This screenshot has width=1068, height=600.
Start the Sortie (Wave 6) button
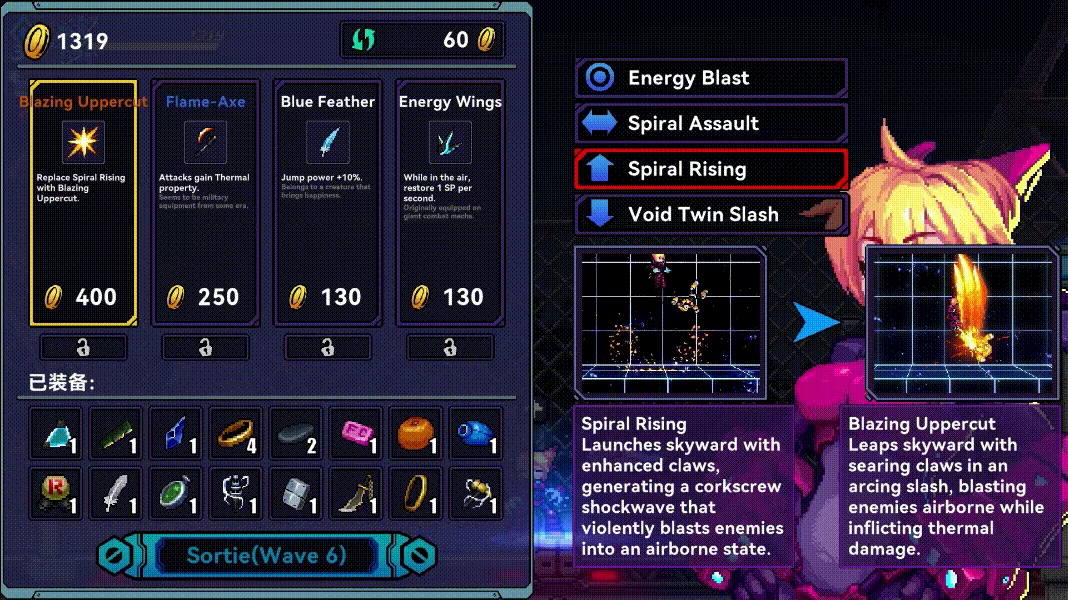[266, 556]
